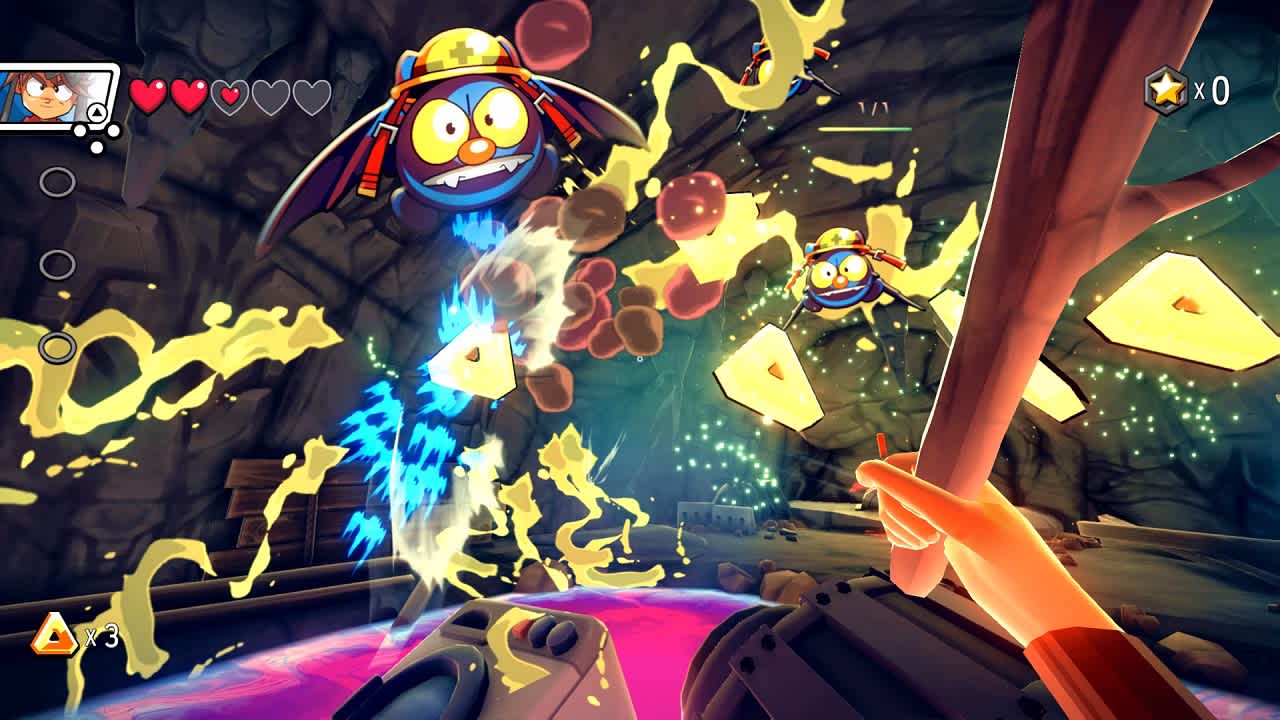The height and width of the screenshot is (720, 1280).
Task: Click the half-filled third heart icon
Action: point(227,94)
